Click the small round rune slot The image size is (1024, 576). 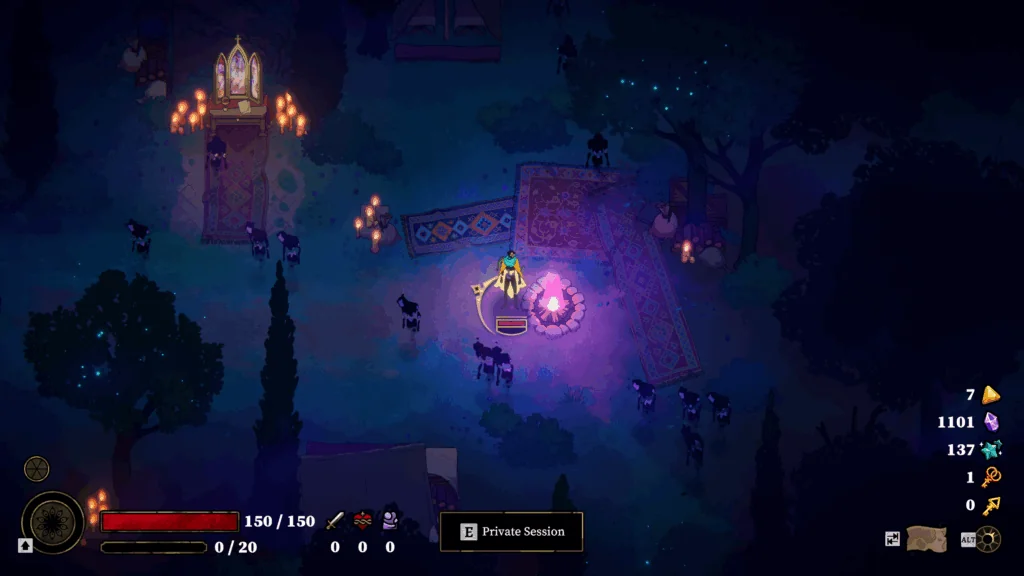click(x=37, y=468)
